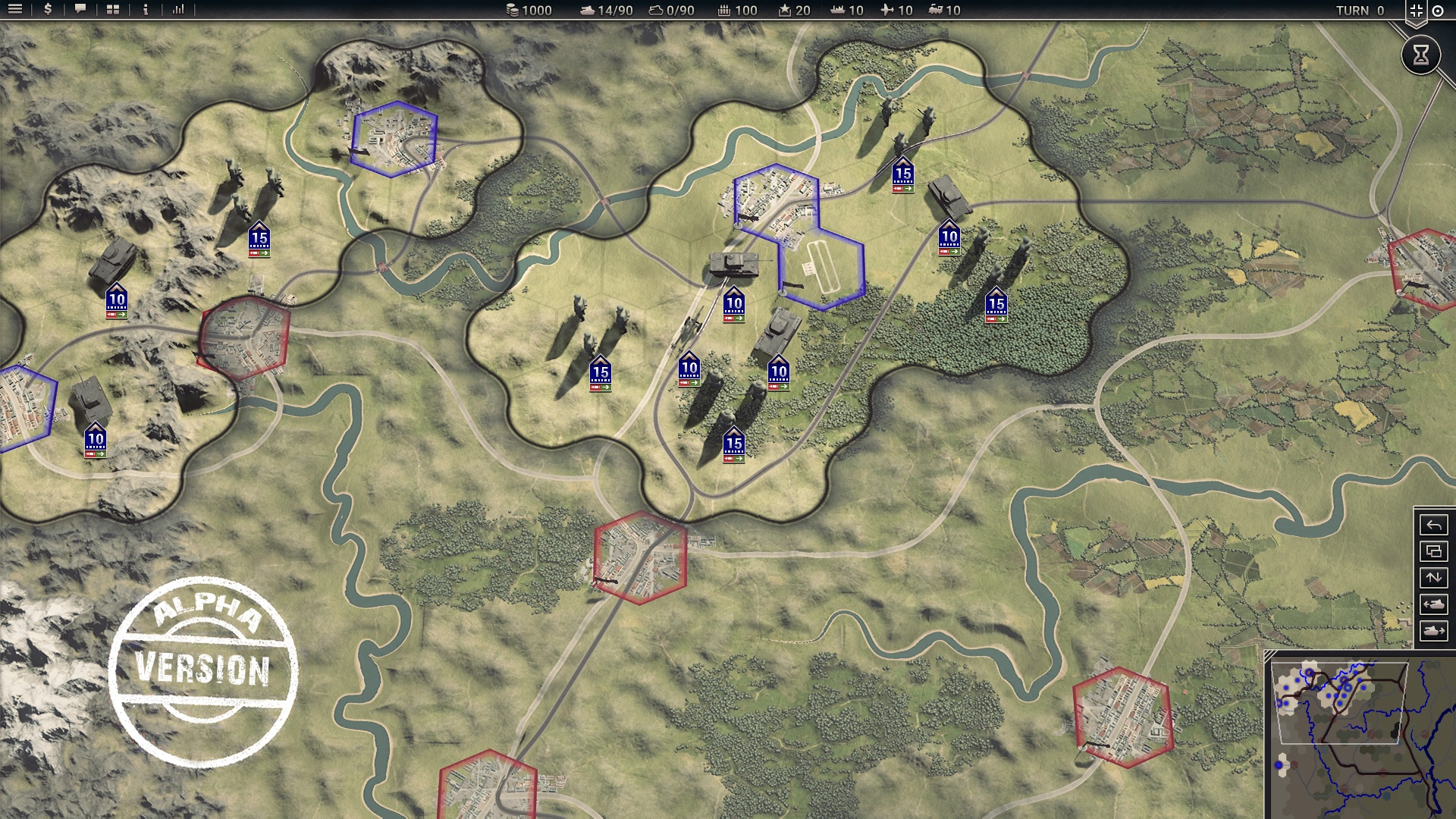
Task: Toggle the hex grid overlay icon top-right
Action: [1417, 10]
